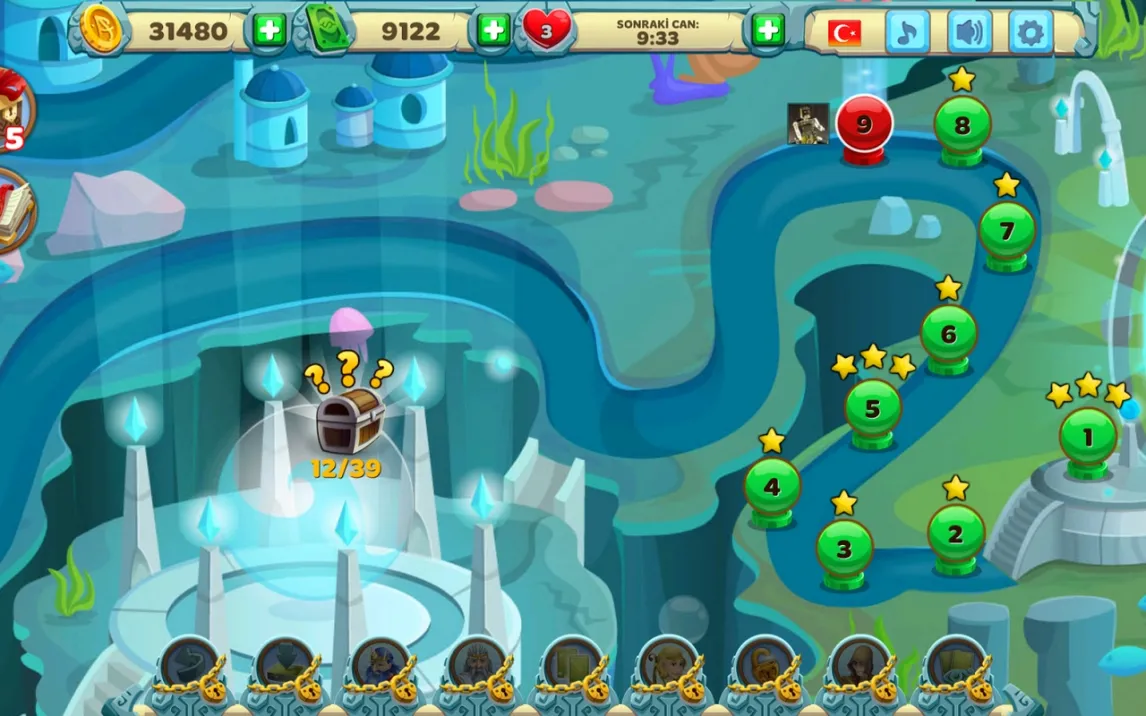Add more gold coins with the plus button
Screen dimensions: 1146x716
(x=268, y=30)
